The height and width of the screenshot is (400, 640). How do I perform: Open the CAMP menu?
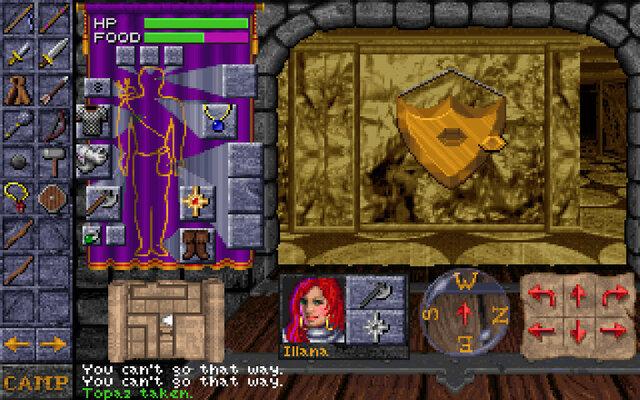34,381
